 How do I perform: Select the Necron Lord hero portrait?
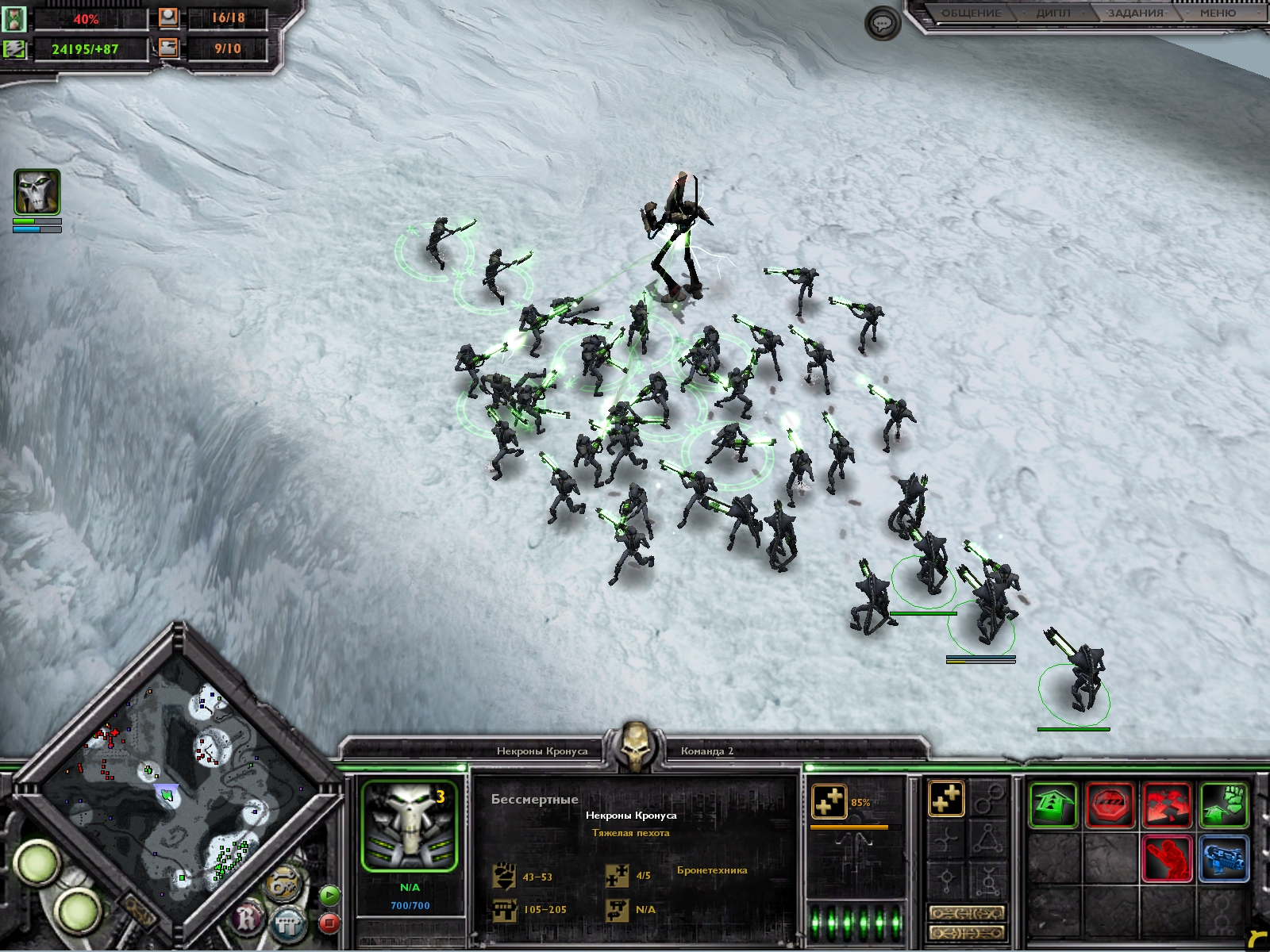[x=37, y=192]
